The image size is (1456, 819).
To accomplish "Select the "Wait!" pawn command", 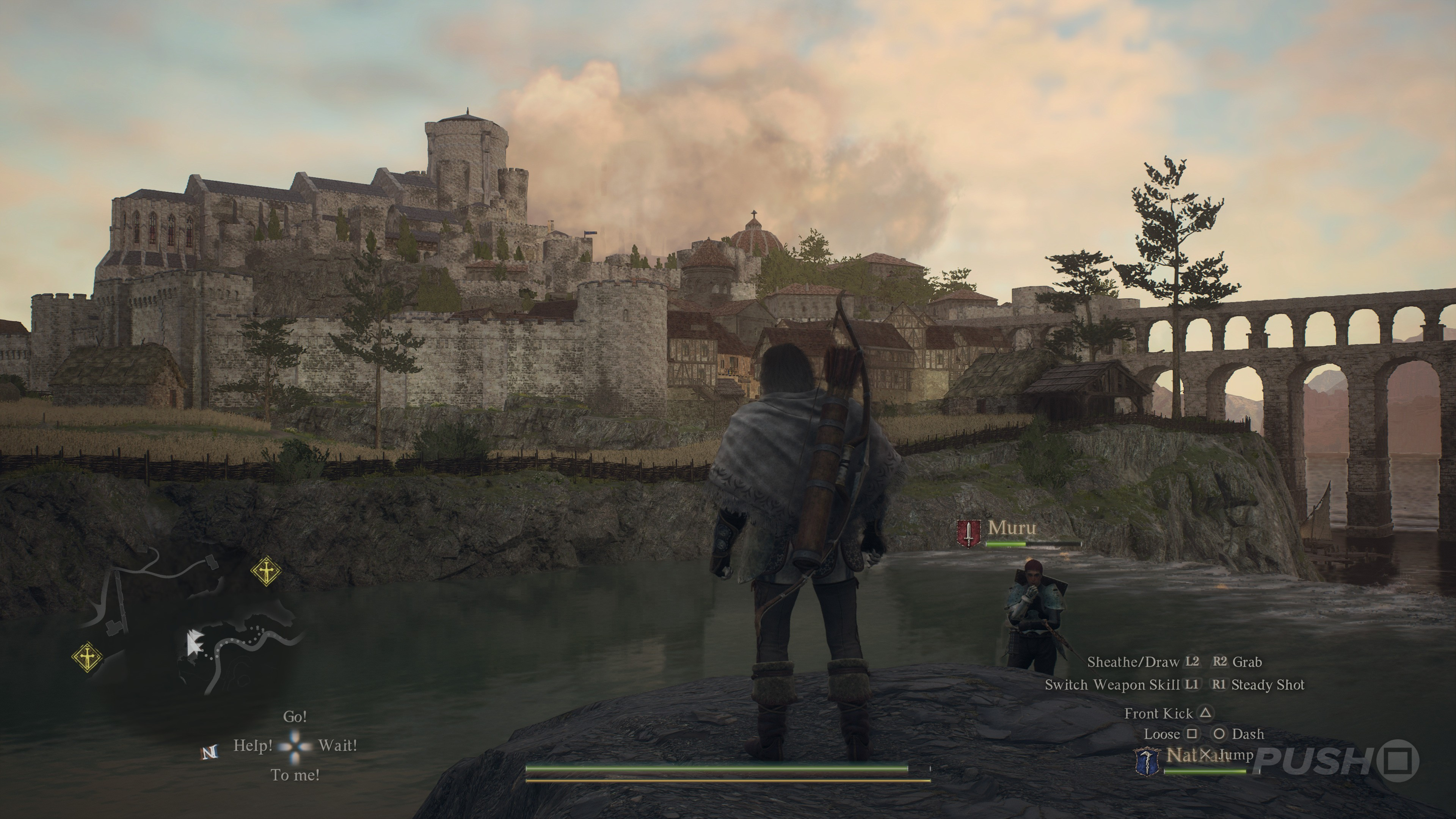I will pos(337,745).
